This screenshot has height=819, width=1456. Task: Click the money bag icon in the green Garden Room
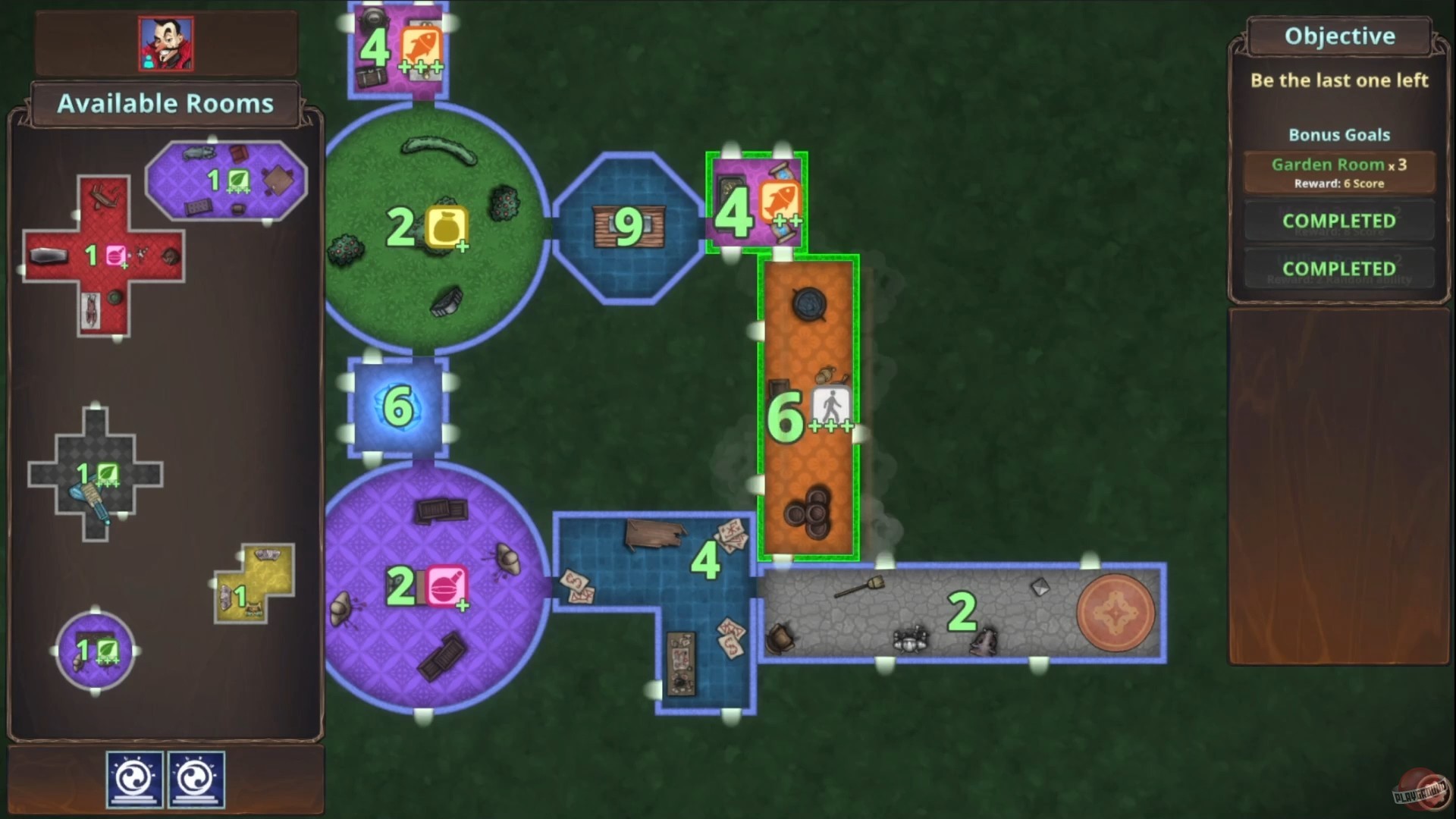(447, 224)
